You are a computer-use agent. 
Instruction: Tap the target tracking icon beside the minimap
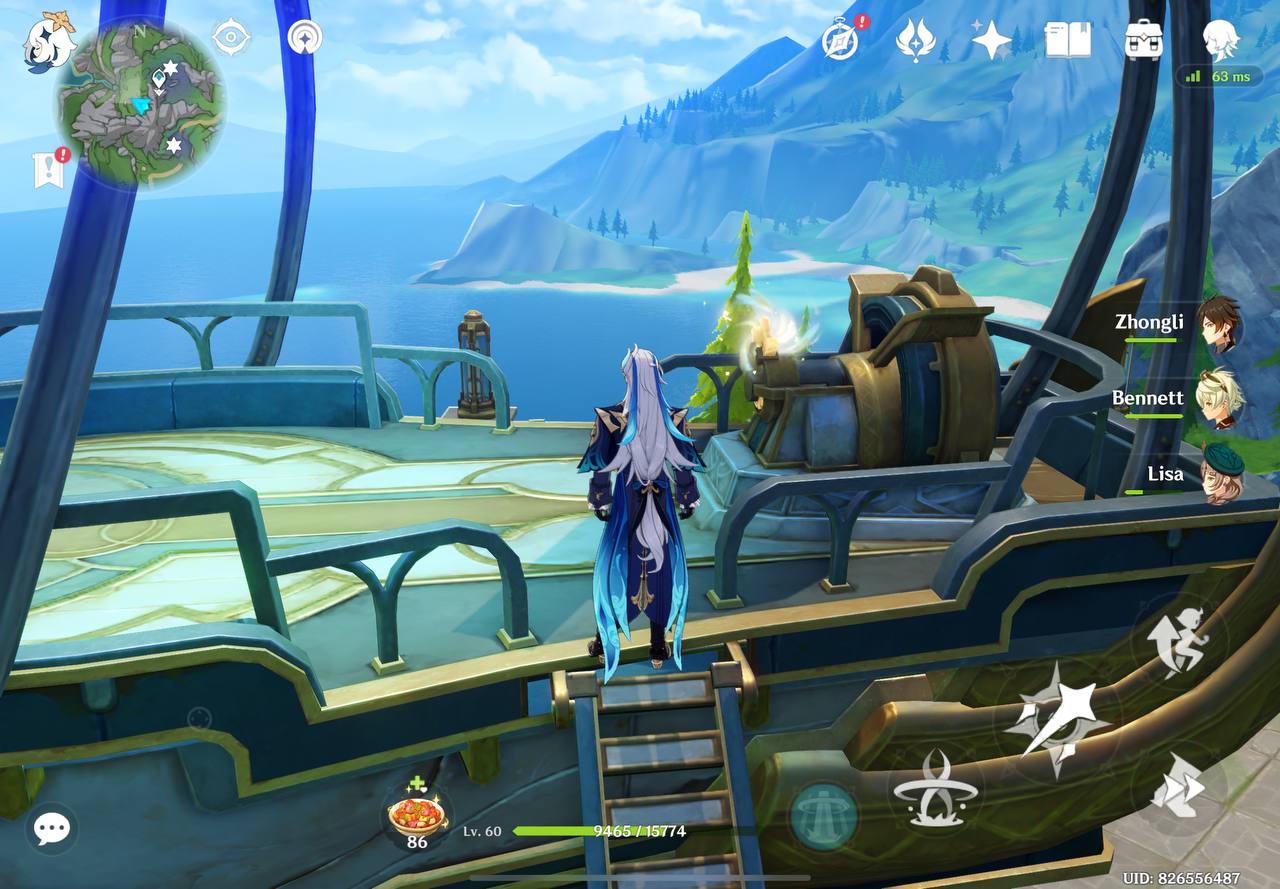tap(231, 38)
